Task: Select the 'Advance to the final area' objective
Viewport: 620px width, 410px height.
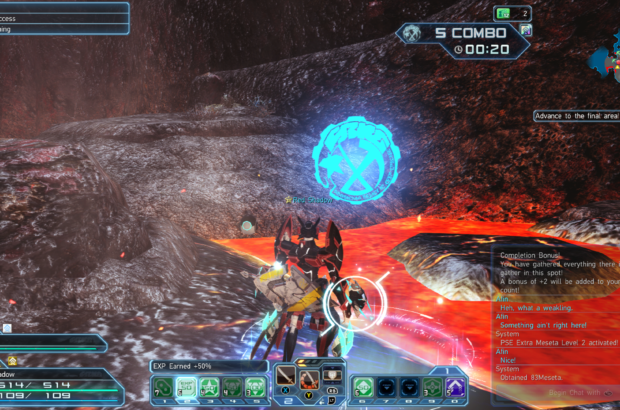Action: 575,115
